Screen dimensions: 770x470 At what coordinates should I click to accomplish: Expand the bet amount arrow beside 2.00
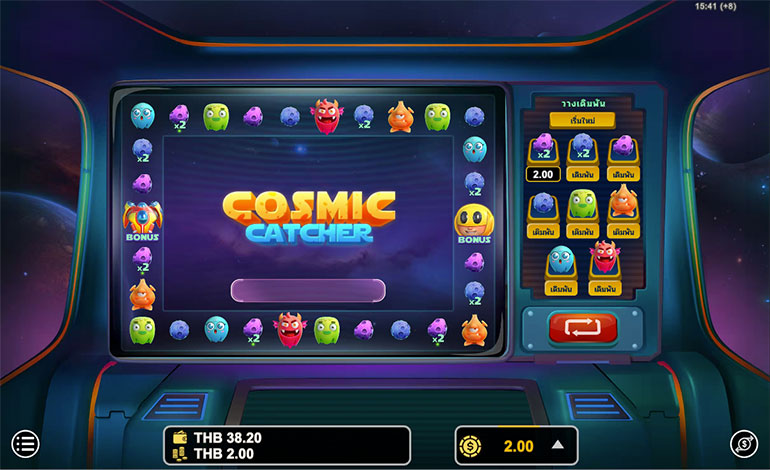[558, 446]
